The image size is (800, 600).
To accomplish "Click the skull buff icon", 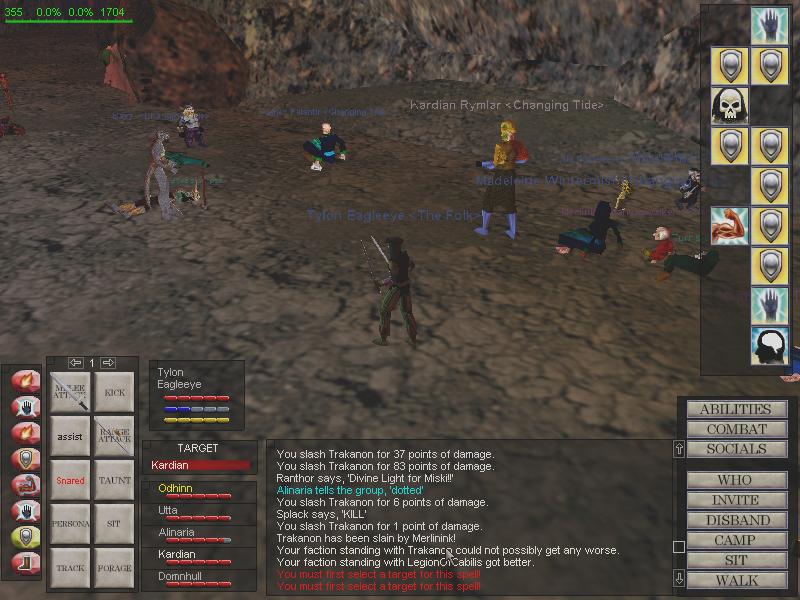I will (730, 105).
